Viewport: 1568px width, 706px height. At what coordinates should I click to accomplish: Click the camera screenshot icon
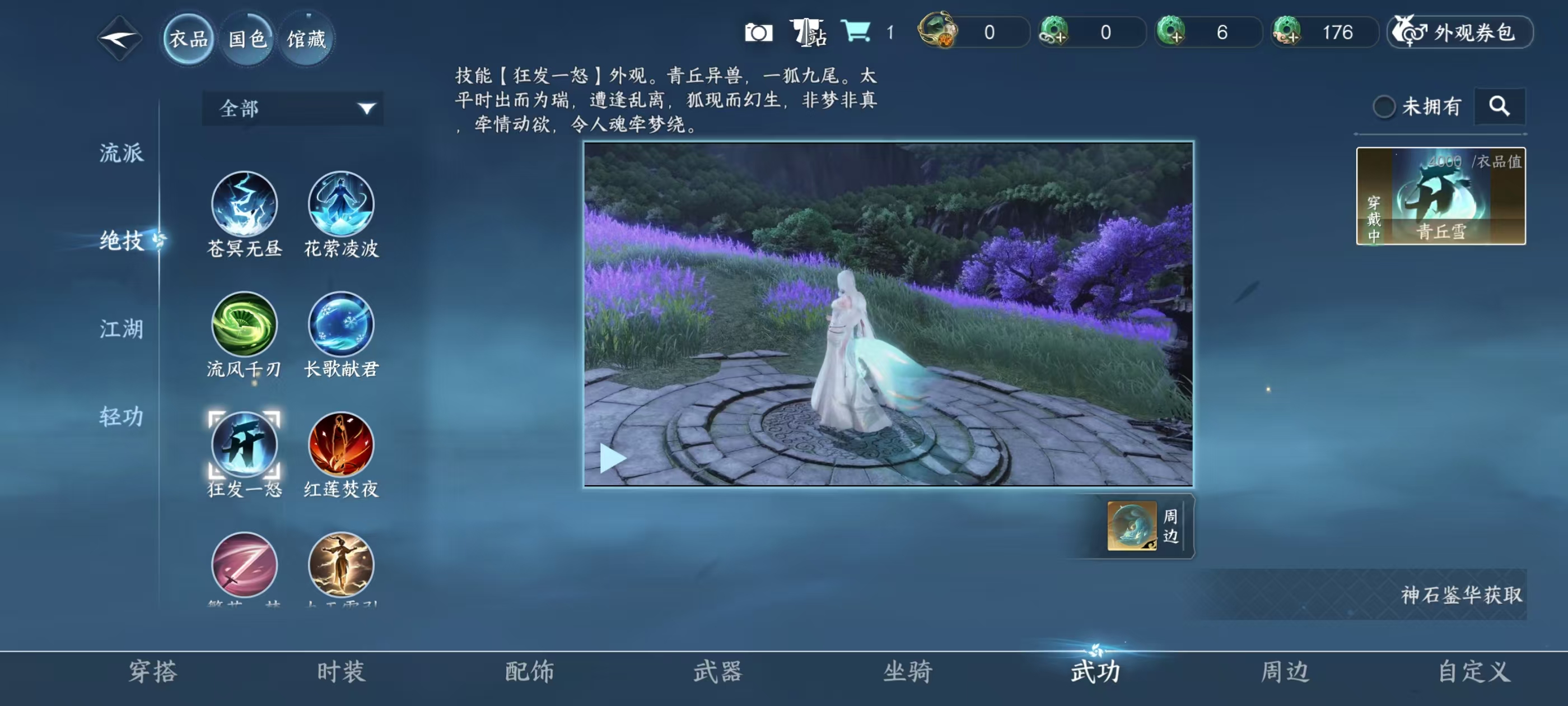point(758,34)
